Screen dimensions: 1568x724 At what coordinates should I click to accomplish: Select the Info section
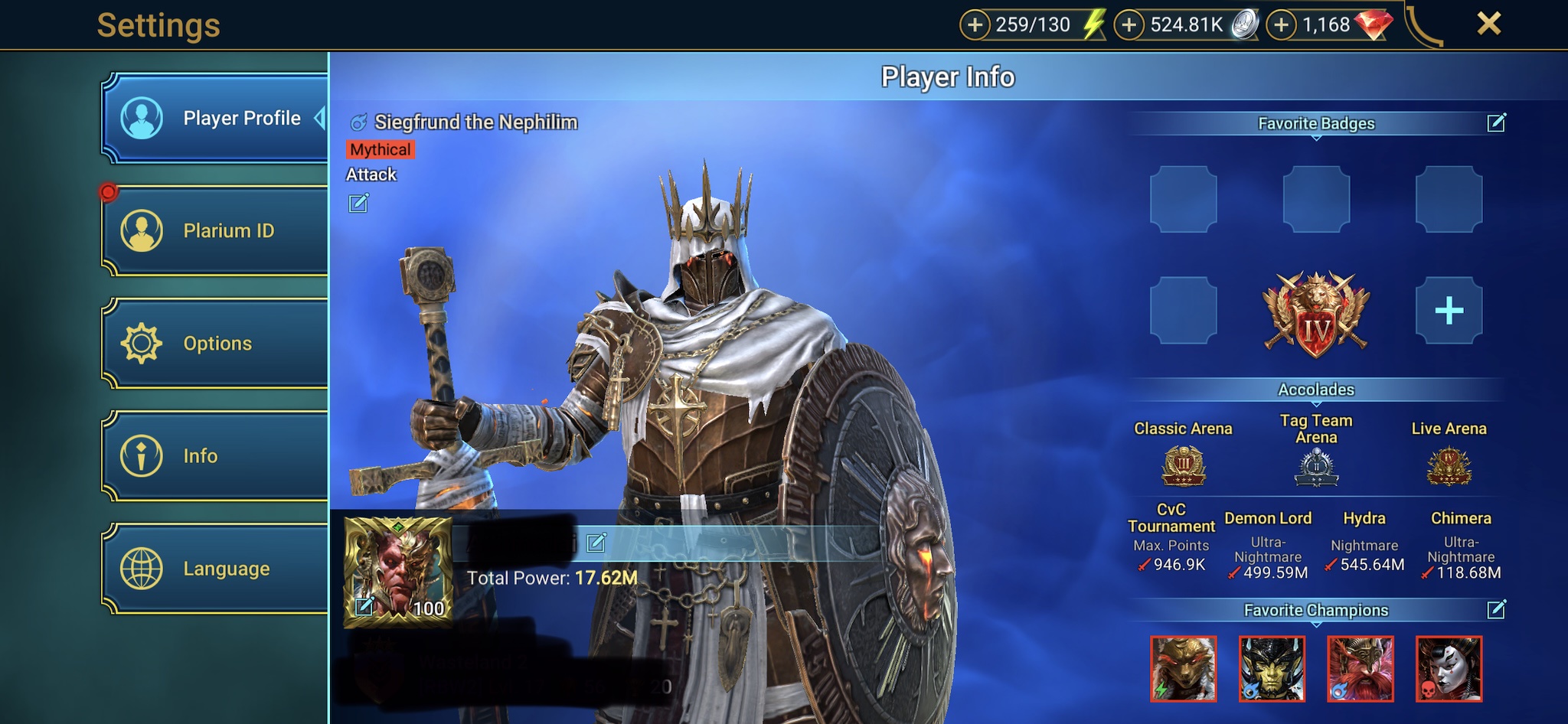point(216,456)
